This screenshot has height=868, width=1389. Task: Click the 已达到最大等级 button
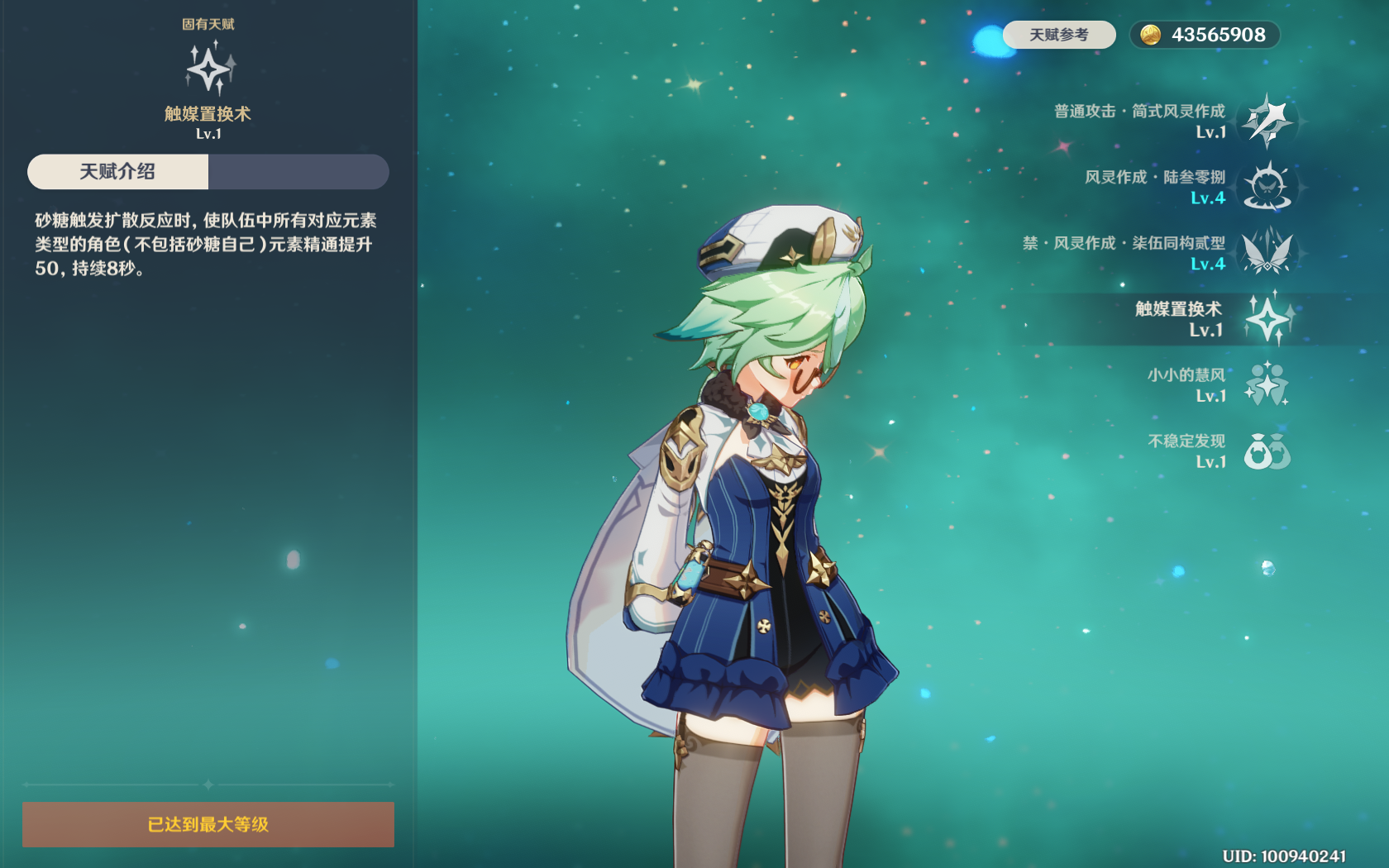point(208,824)
